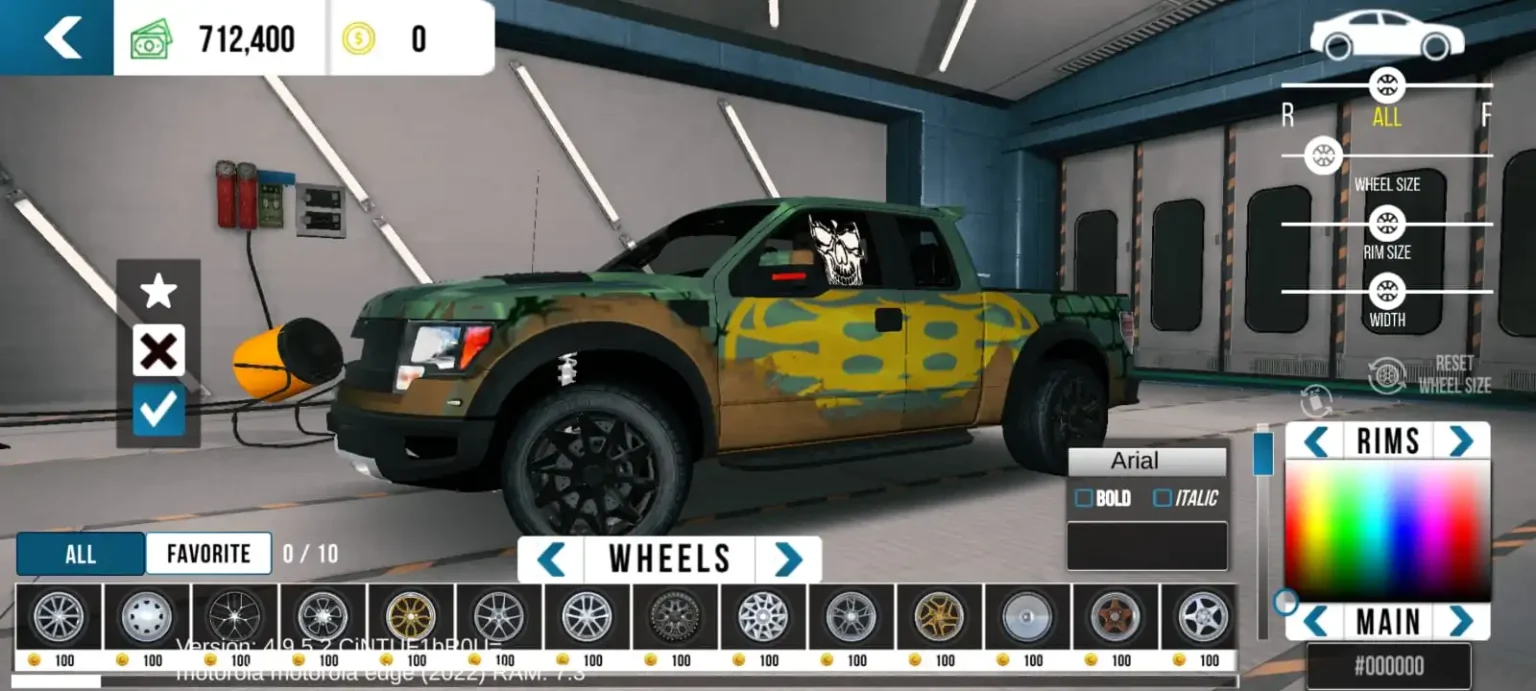Click the Wheel Size slider handle
Viewport: 1536px width, 691px height.
point(1323,155)
